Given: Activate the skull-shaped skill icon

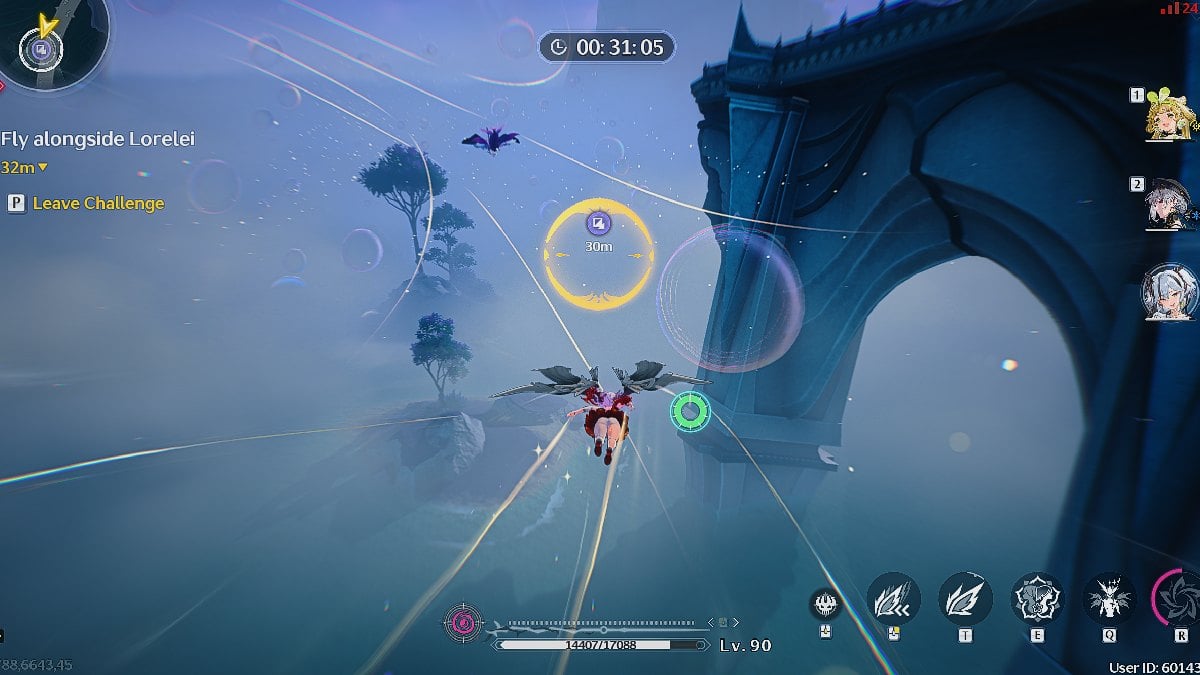Looking at the screenshot, I should pos(824,603).
